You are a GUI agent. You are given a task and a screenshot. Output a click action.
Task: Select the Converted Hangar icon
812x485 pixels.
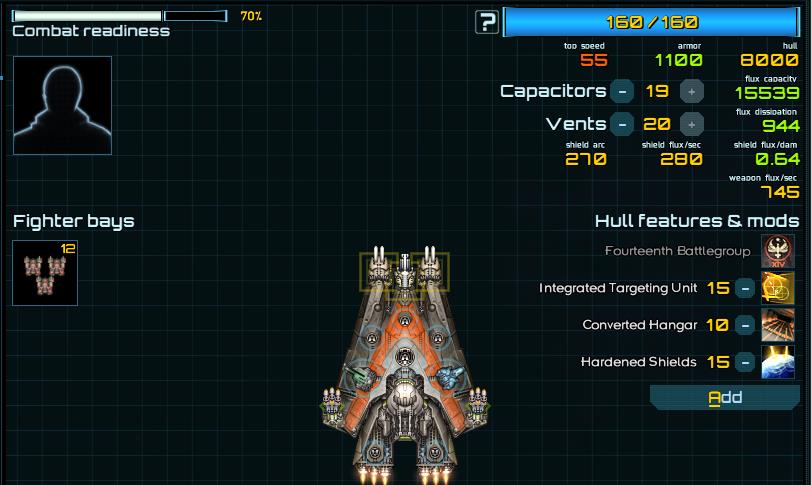click(x=778, y=325)
